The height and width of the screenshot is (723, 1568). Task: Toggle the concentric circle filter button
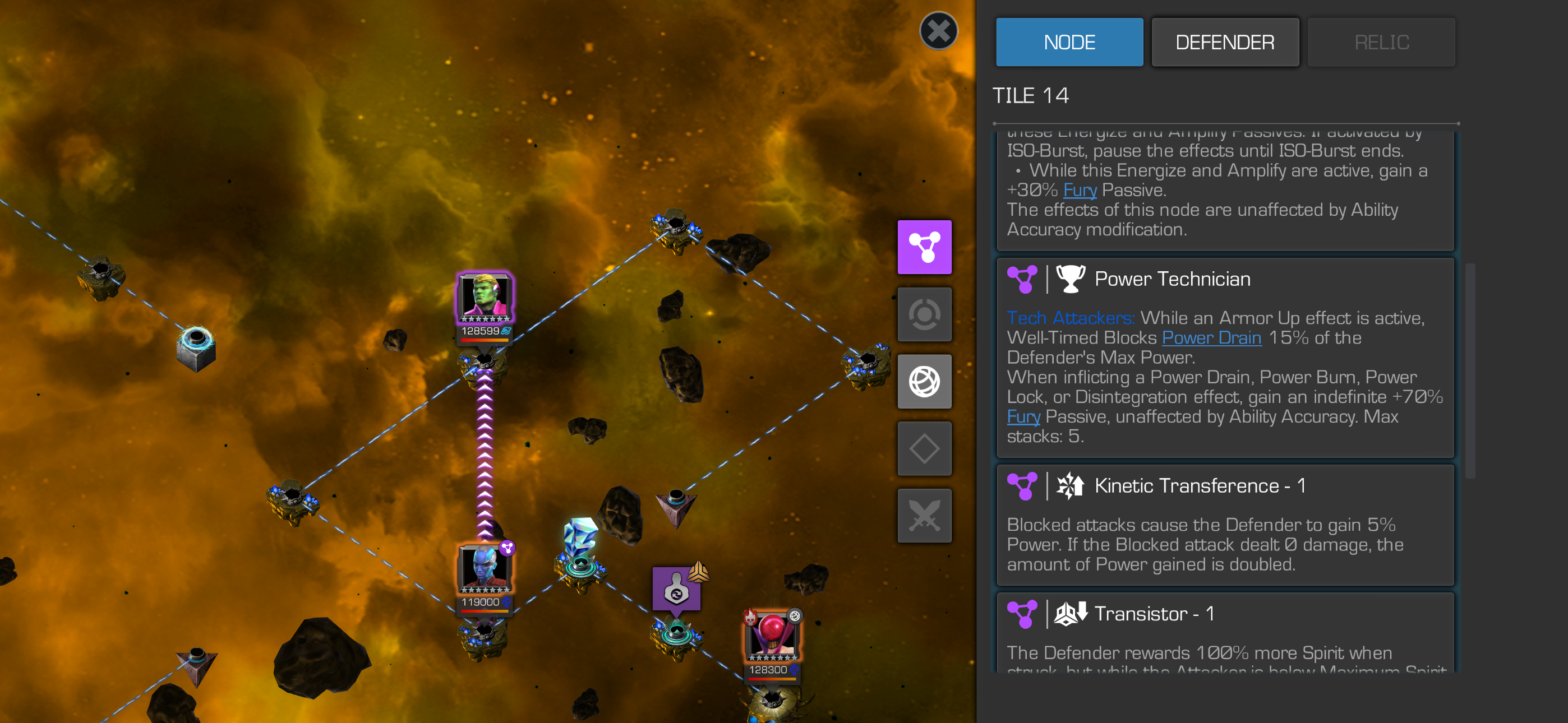[x=924, y=314]
